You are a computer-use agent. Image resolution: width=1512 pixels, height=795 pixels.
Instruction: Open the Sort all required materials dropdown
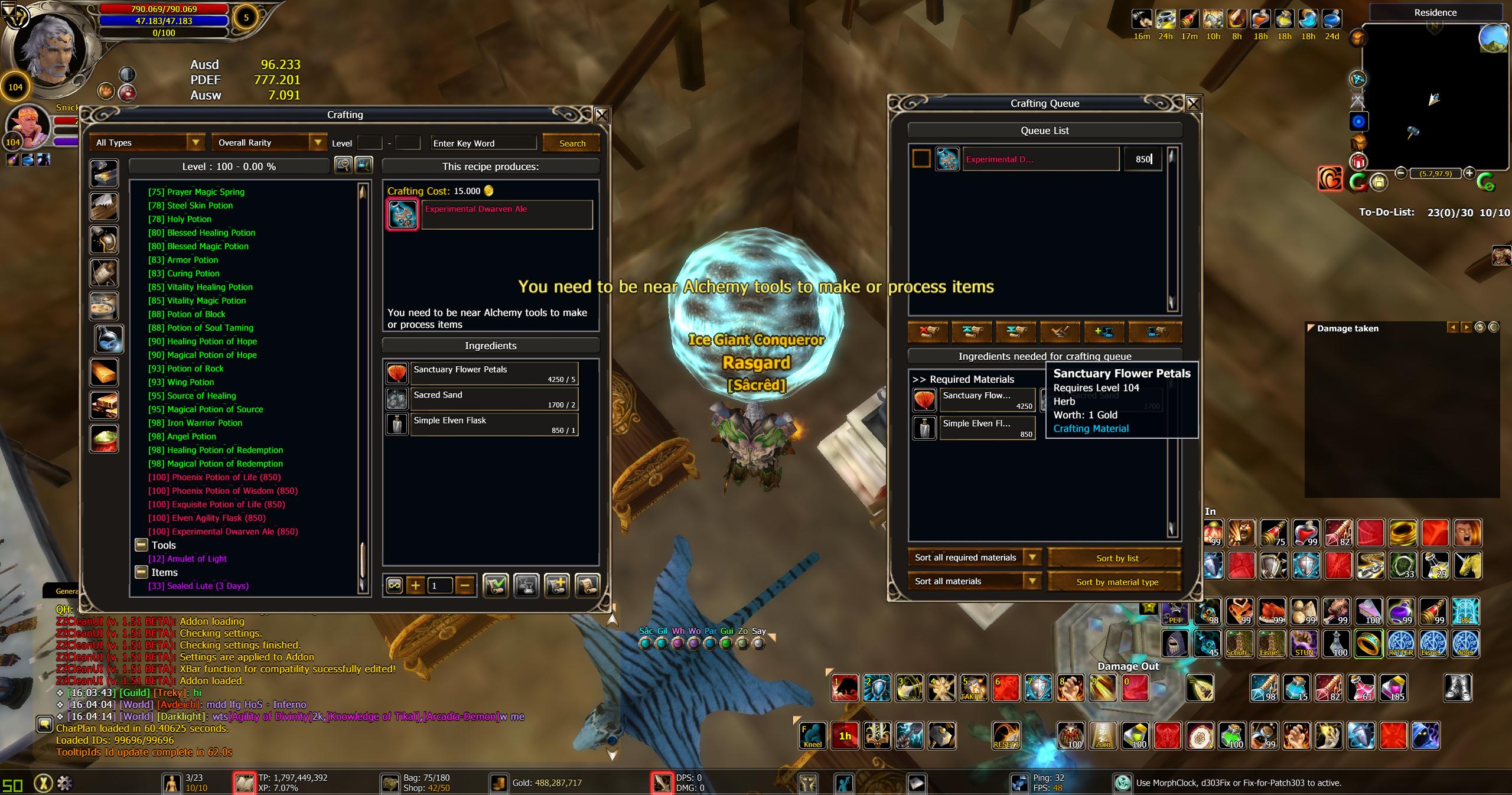pyautogui.click(x=1032, y=558)
